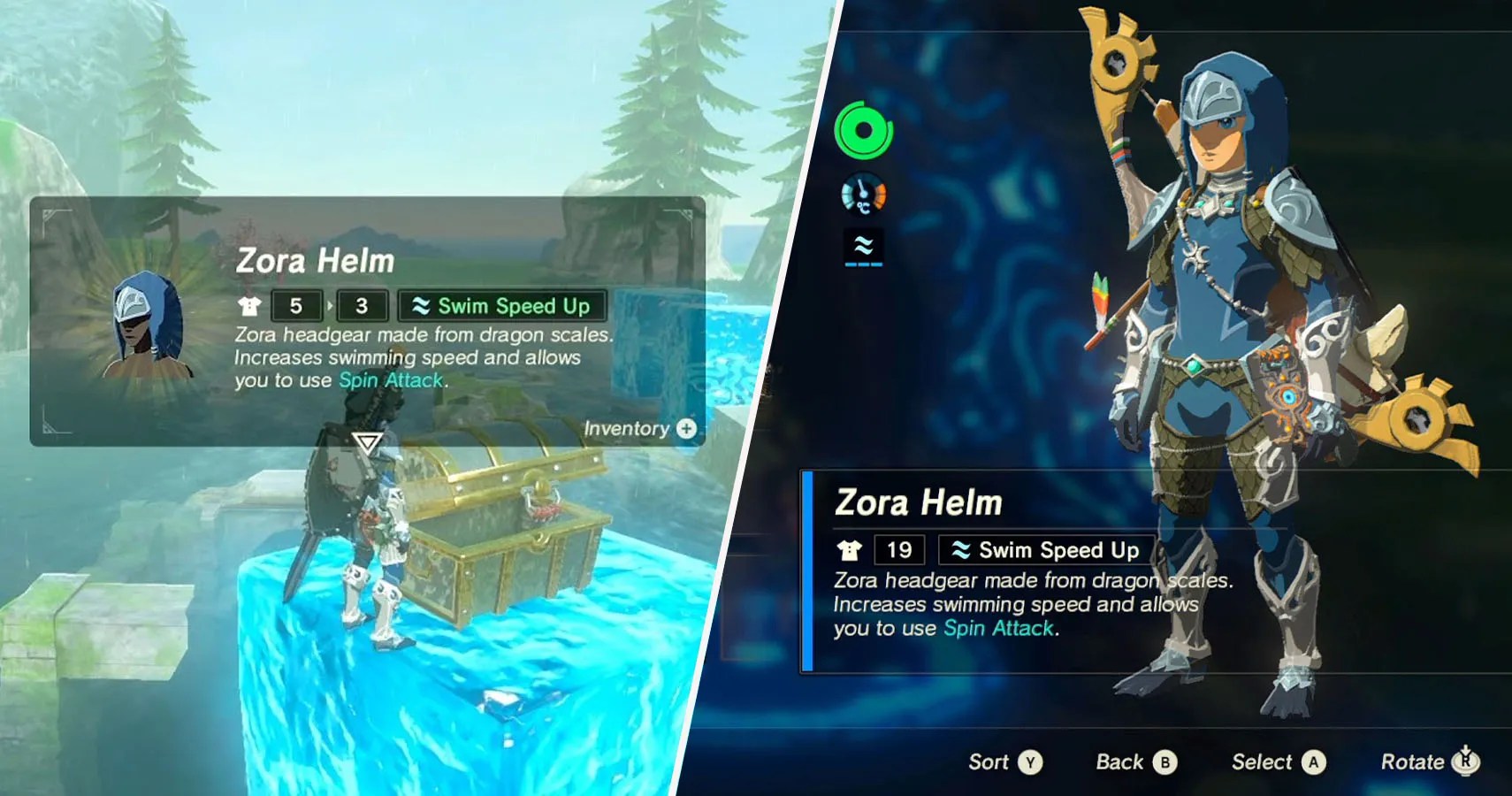Activate the Rotate option for the character
The width and height of the screenshot is (1512, 796).
tap(1430, 762)
